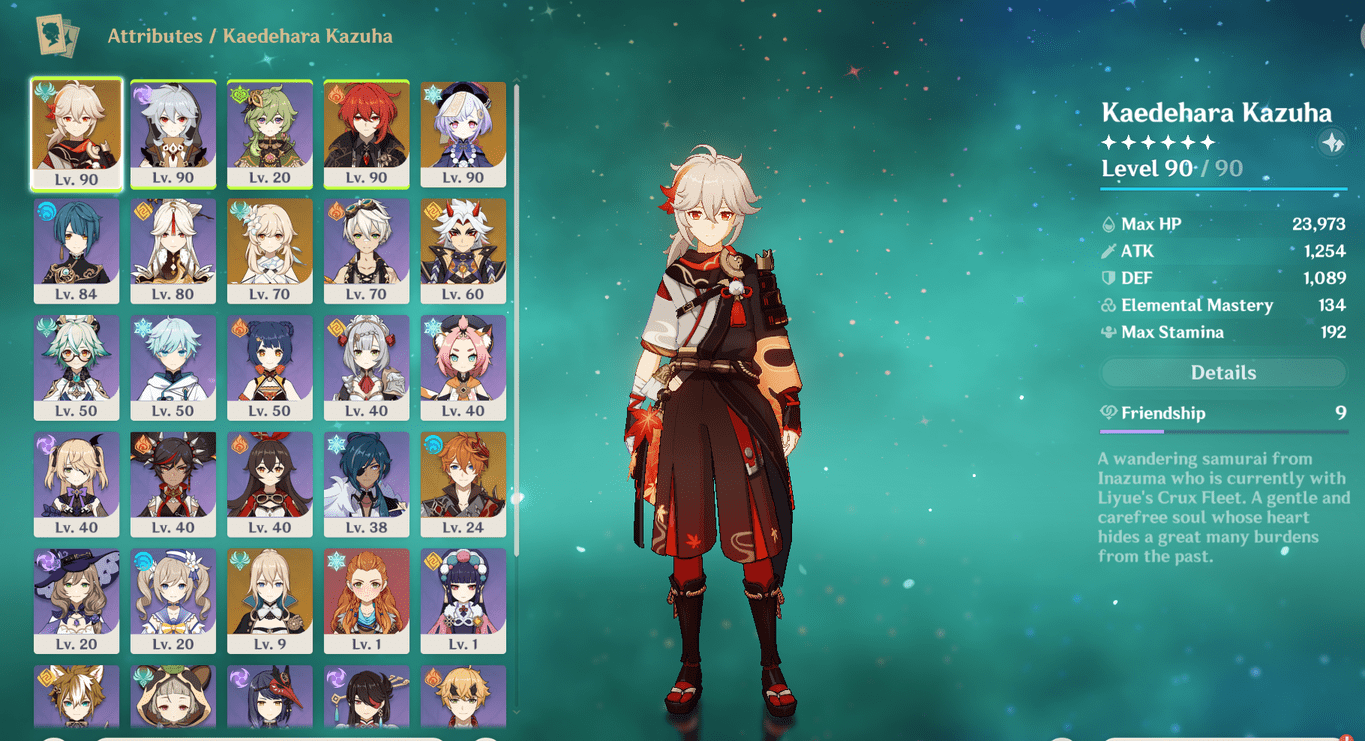
Task: Click the Max HP droplet icon
Action: tap(1109, 223)
